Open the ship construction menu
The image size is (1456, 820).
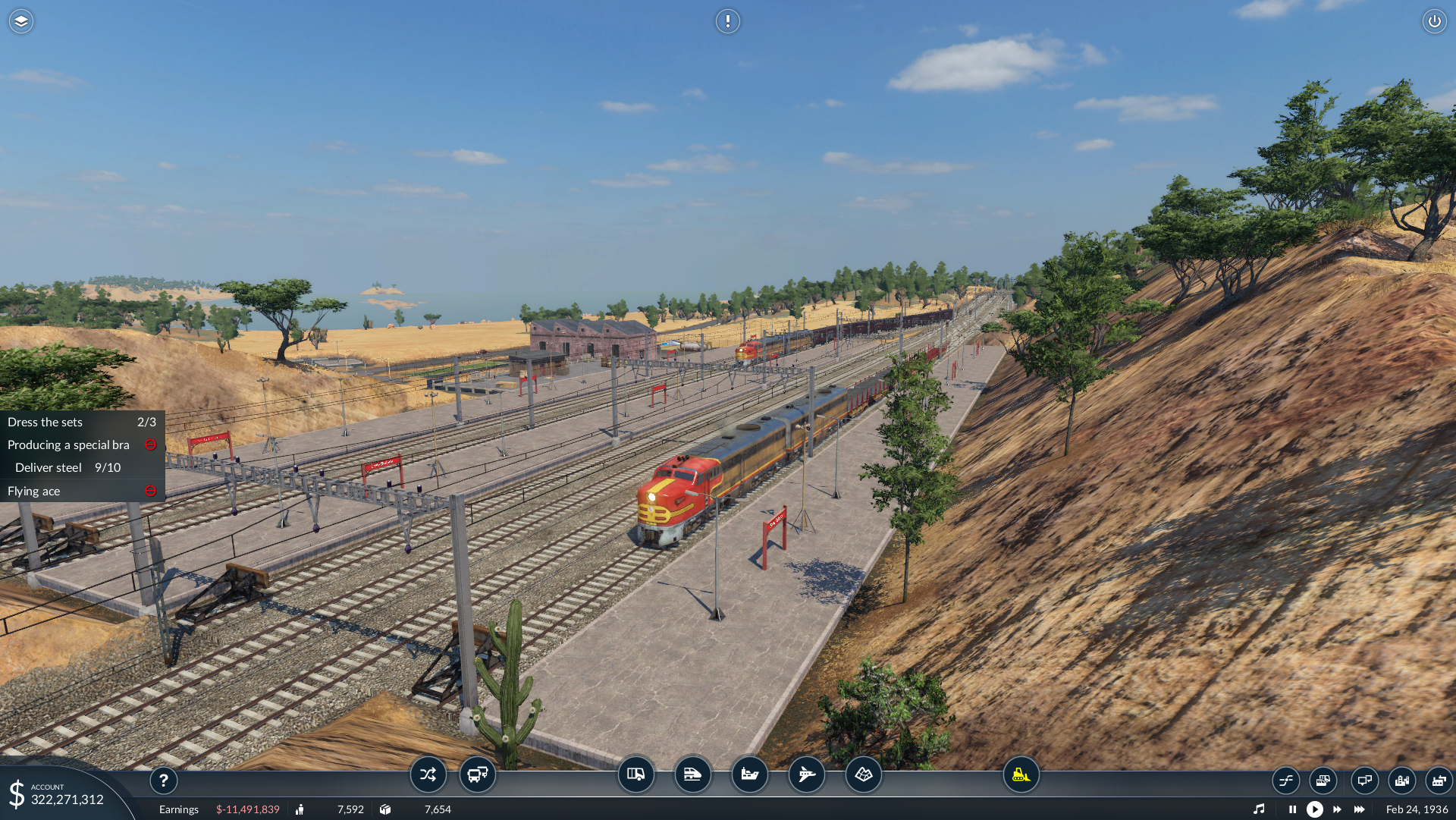(x=749, y=774)
